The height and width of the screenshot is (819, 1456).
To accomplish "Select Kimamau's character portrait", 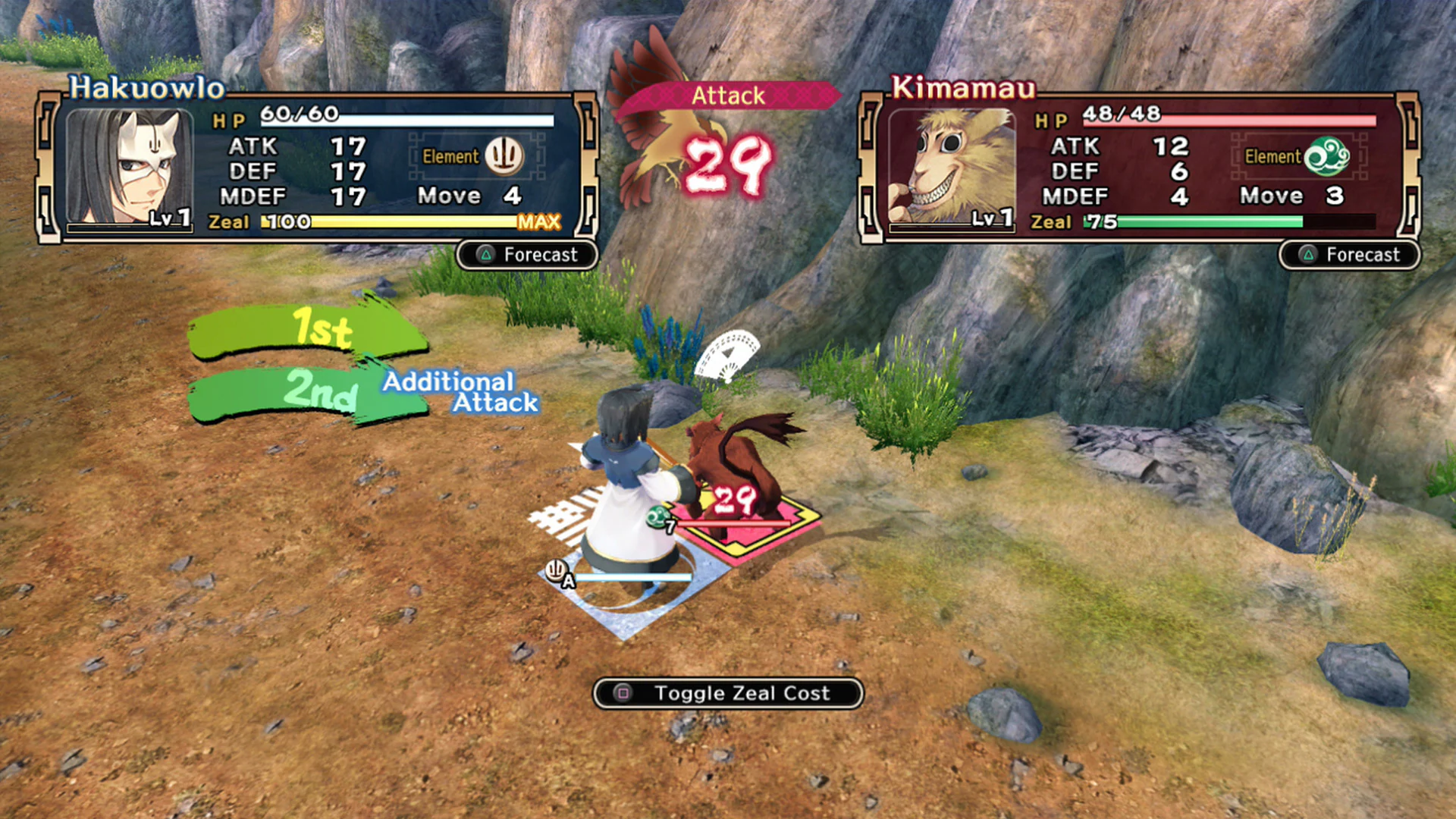I will point(952,167).
